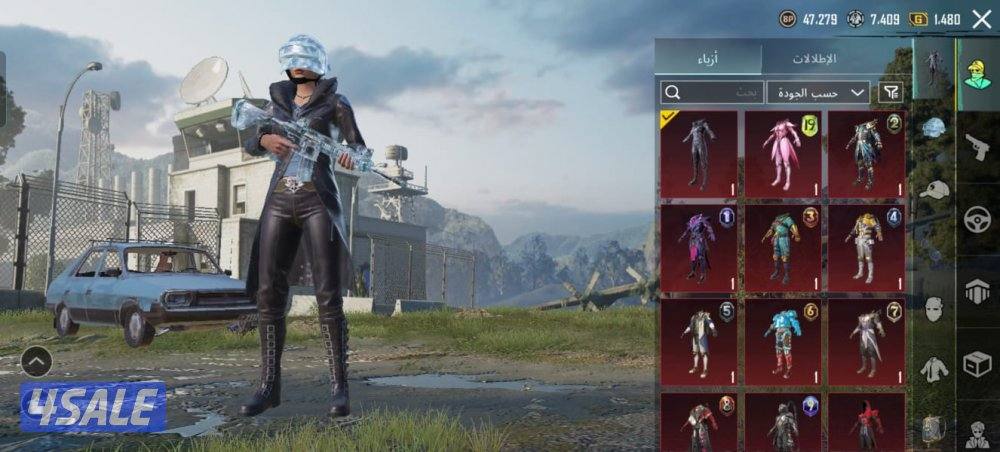Viewport: 1000px width, 452px height.
Task: Select the white and gold outfit, badge 4
Action: tap(866, 248)
